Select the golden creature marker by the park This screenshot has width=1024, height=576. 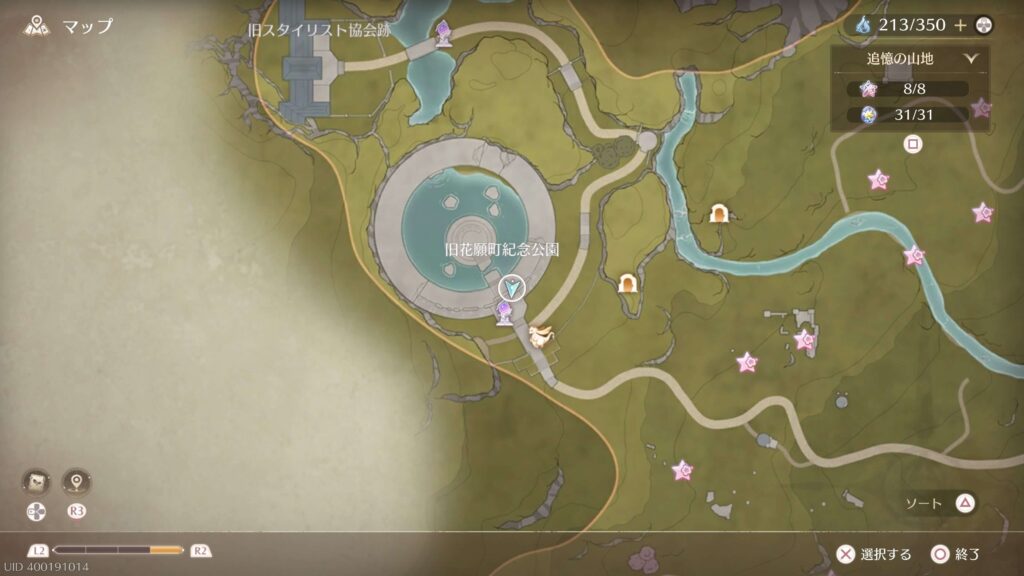pyautogui.click(x=543, y=337)
